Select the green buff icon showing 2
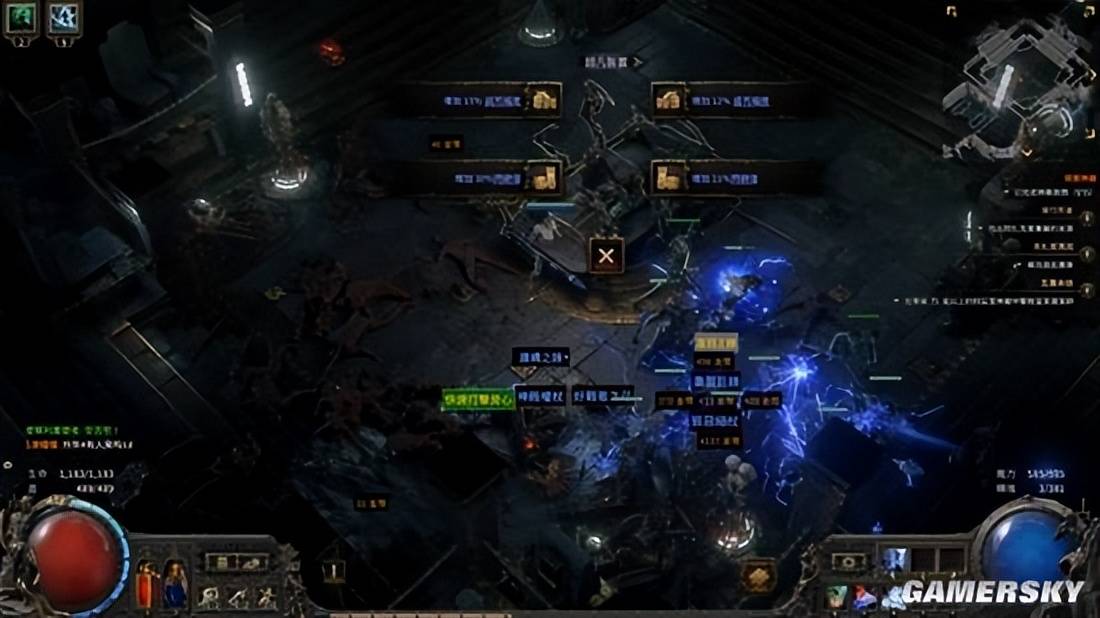The image size is (1100, 618). click(x=21, y=17)
